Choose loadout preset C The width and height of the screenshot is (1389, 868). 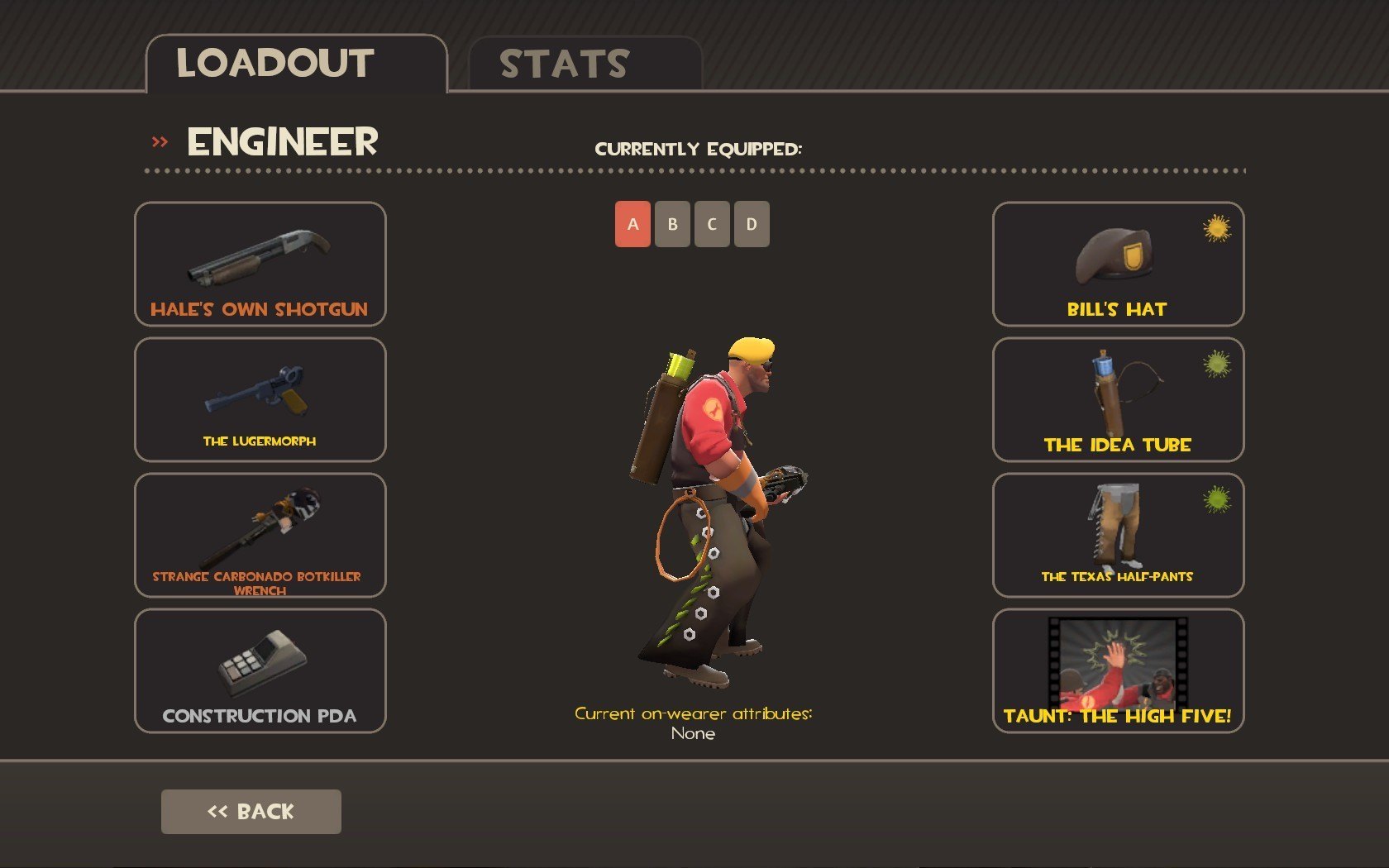[712, 224]
